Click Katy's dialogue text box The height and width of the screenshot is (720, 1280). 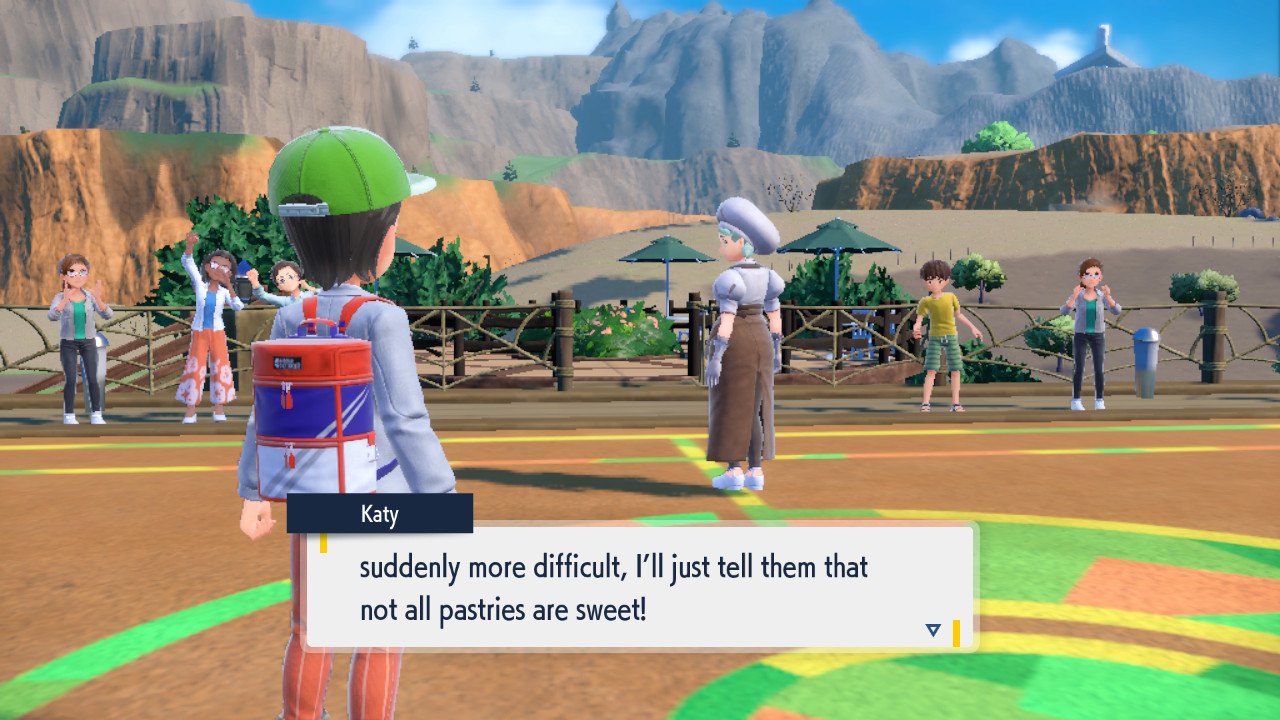point(640,586)
